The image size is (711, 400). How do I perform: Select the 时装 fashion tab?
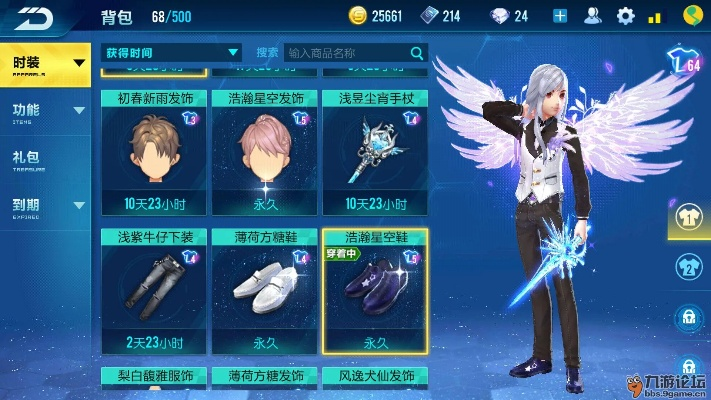pyautogui.click(x=47, y=63)
